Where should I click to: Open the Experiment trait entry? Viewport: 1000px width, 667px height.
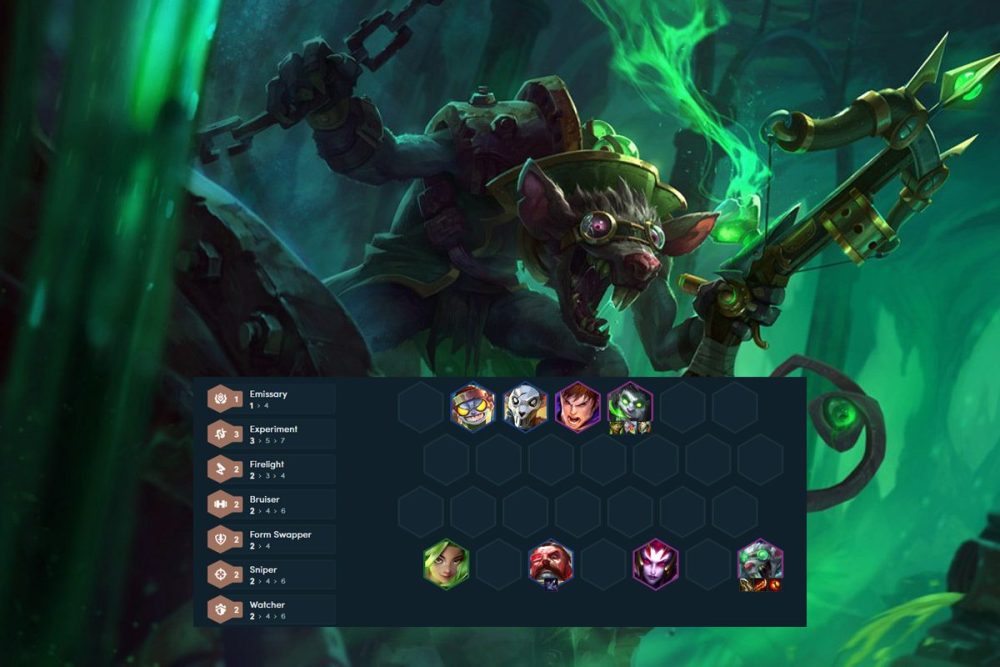pos(268,434)
